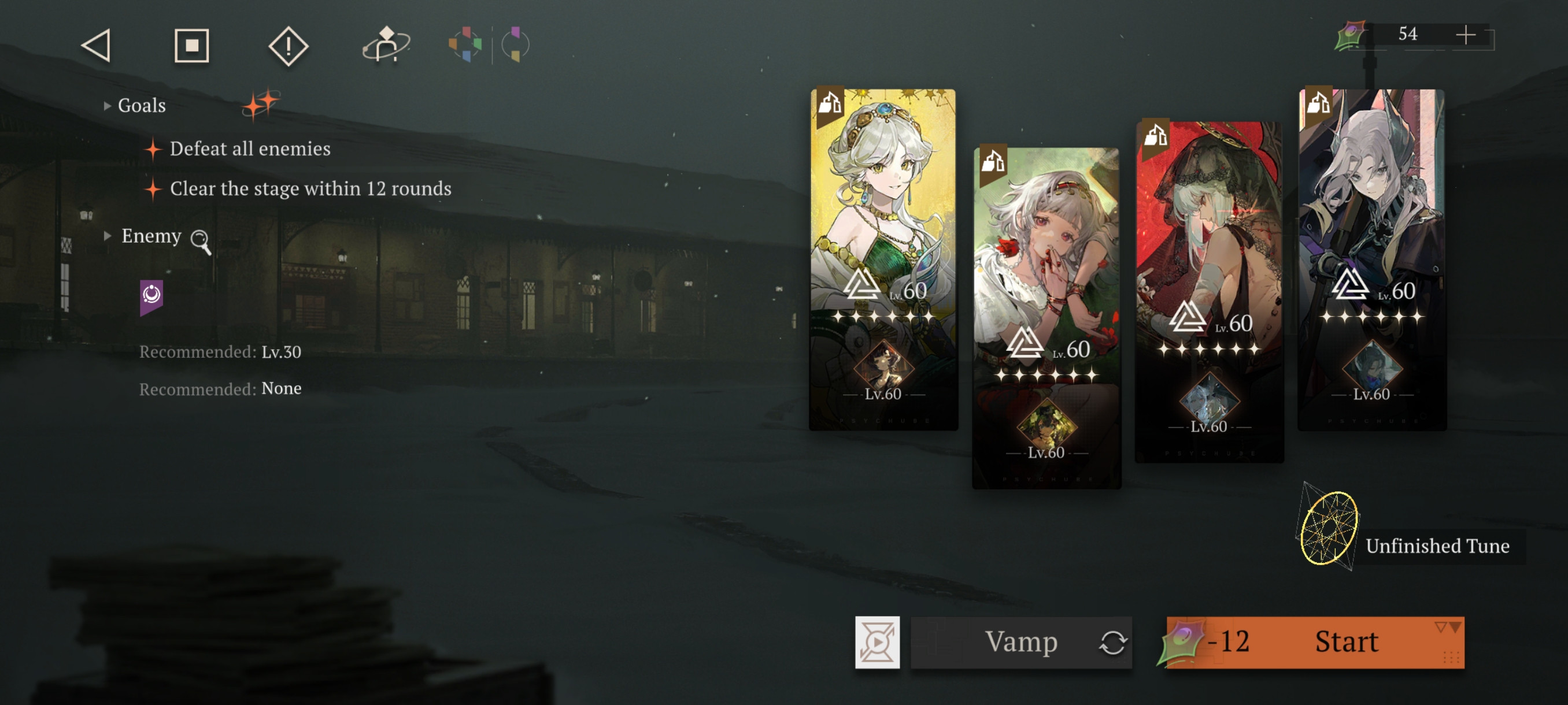Inspect enemies with the magnifier icon
This screenshot has height=705, width=1568.
point(200,240)
